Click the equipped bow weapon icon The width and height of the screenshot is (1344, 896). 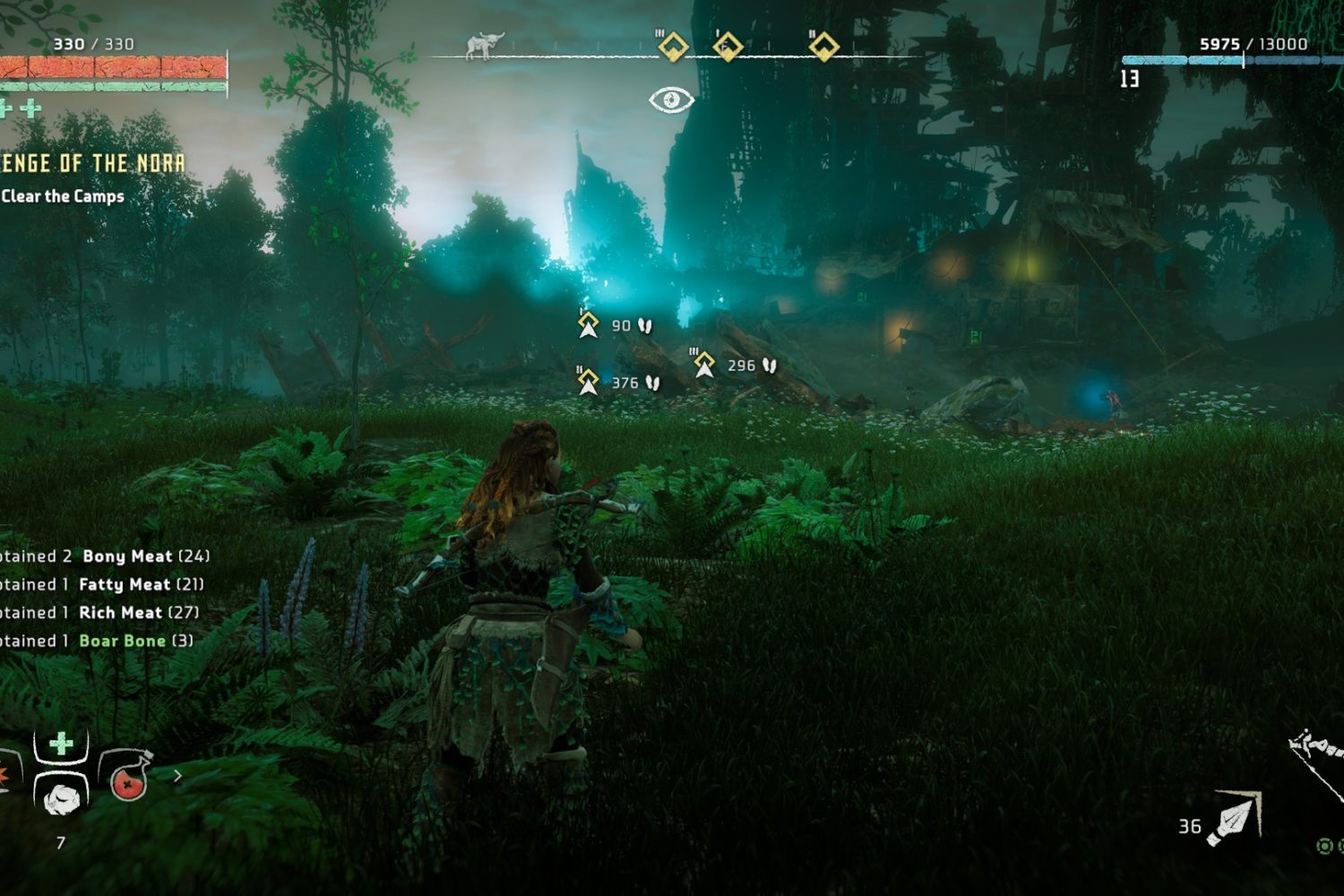coord(1317,762)
